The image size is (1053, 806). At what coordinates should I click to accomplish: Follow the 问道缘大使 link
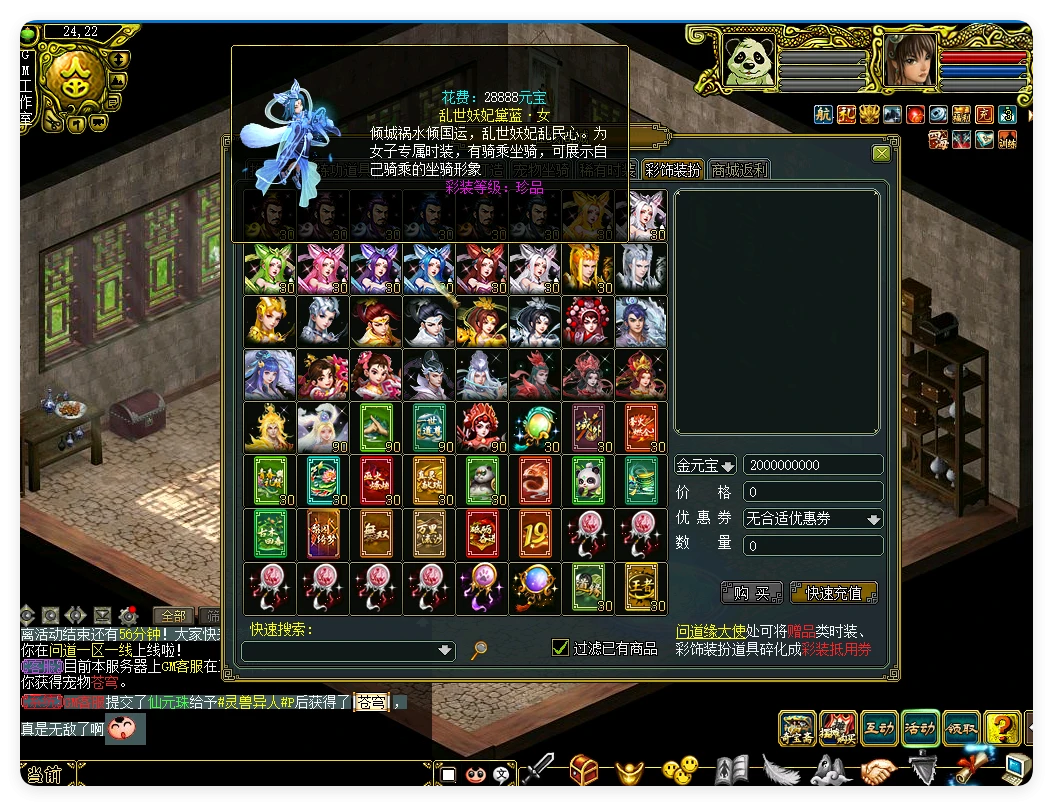coord(711,632)
